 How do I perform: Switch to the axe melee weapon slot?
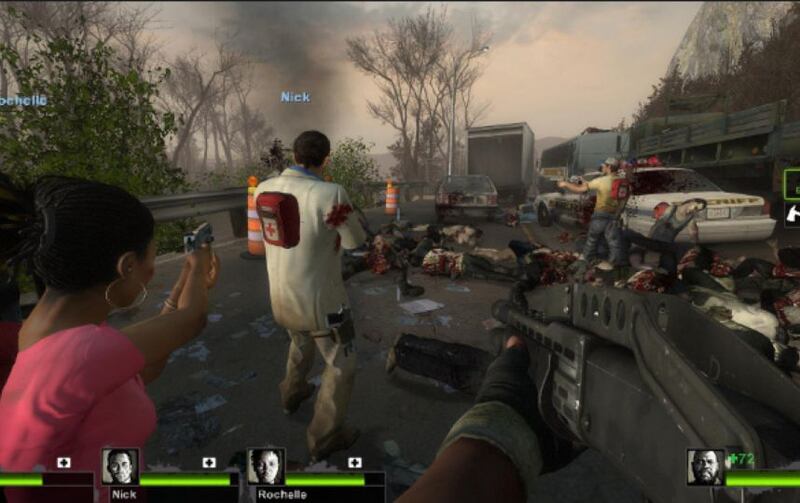[792, 213]
